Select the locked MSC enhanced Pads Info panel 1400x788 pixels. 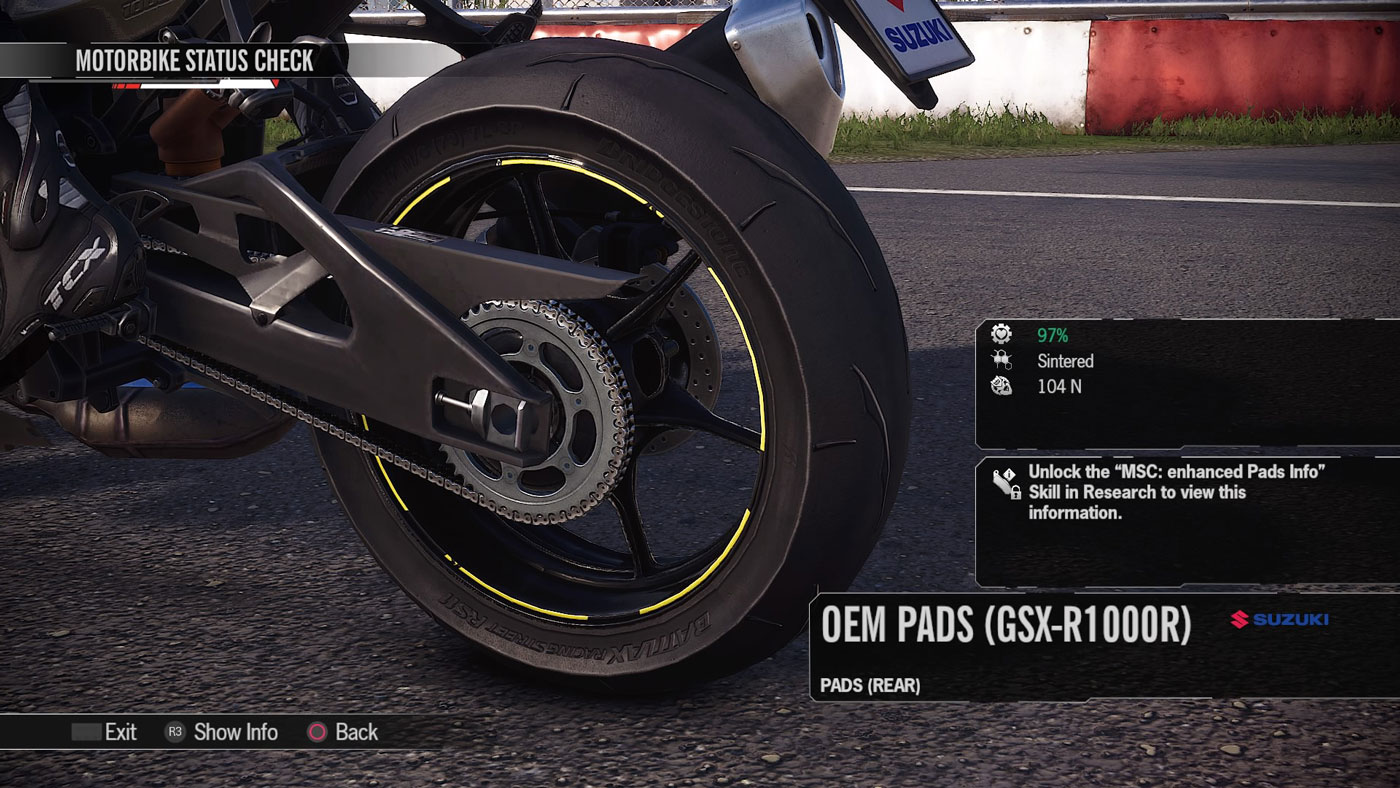(x=1186, y=521)
